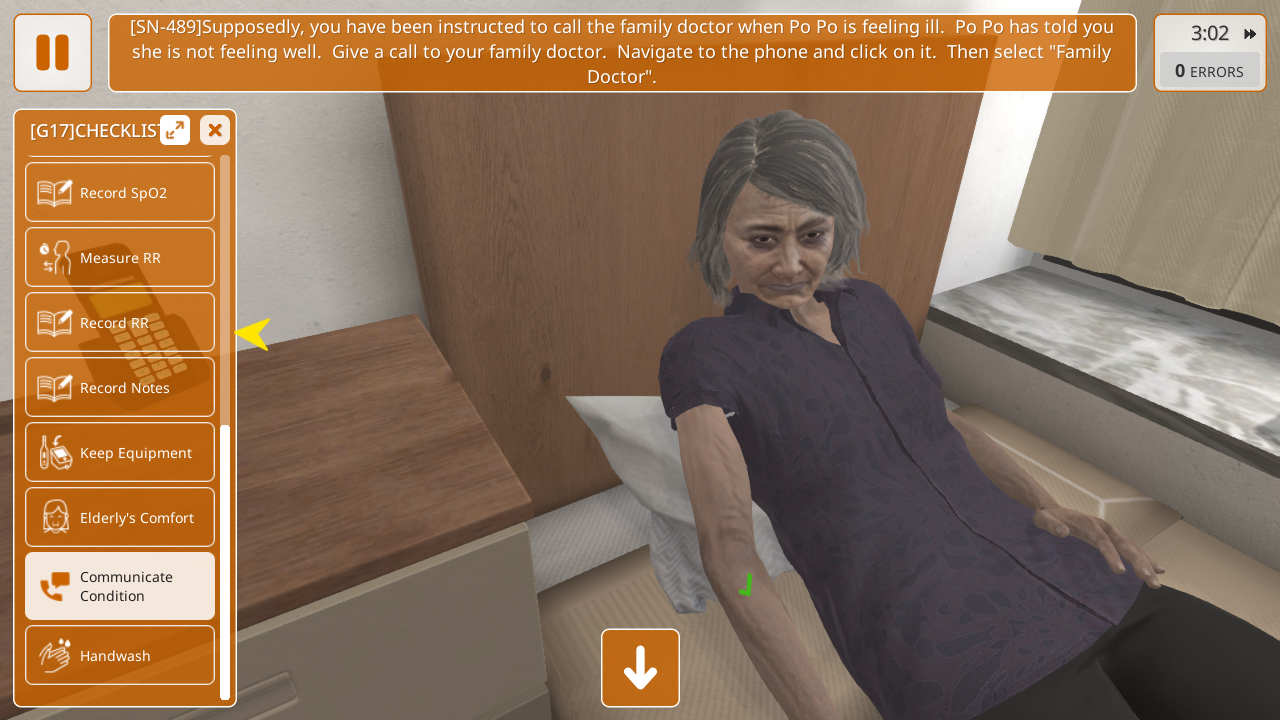Open the Record RR checklist item
The height and width of the screenshot is (720, 1280).
[120, 322]
